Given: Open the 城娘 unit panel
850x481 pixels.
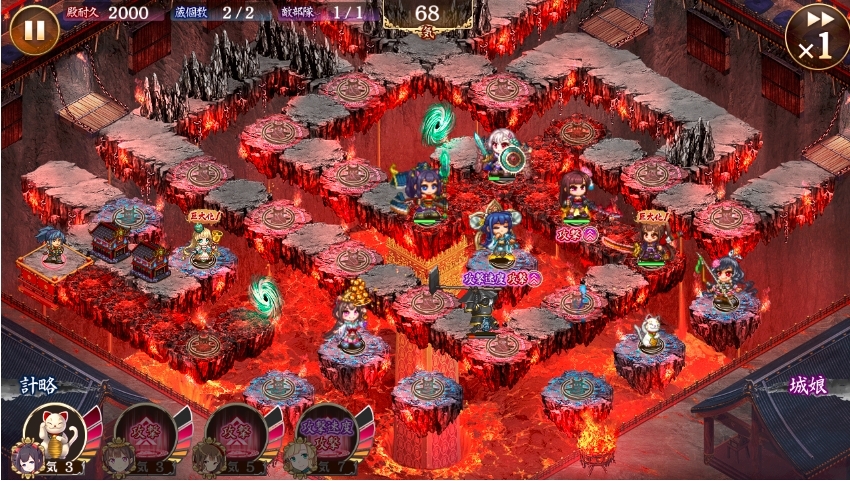Looking at the screenshot, I should 808,386.
